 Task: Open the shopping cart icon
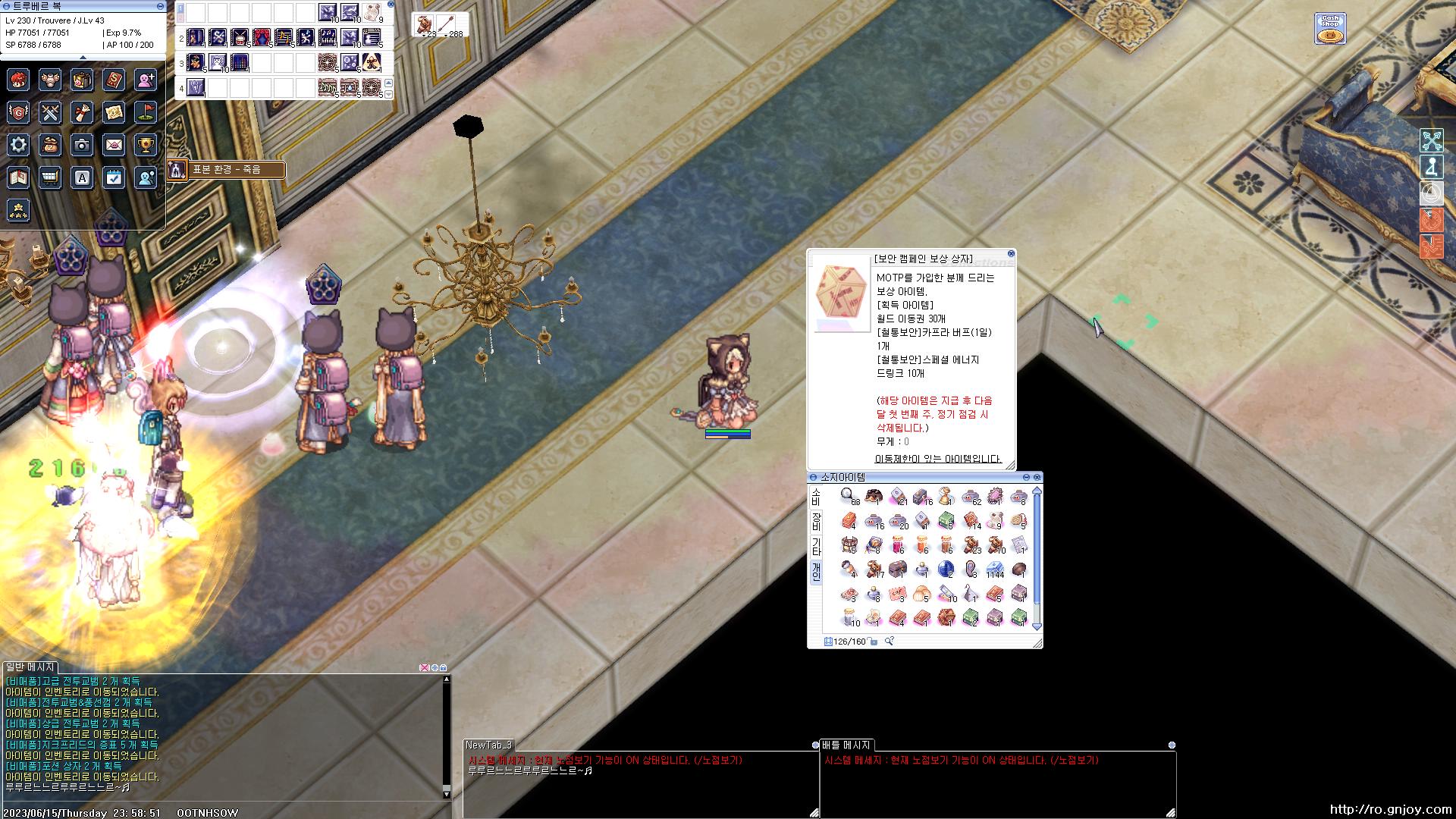51,177
